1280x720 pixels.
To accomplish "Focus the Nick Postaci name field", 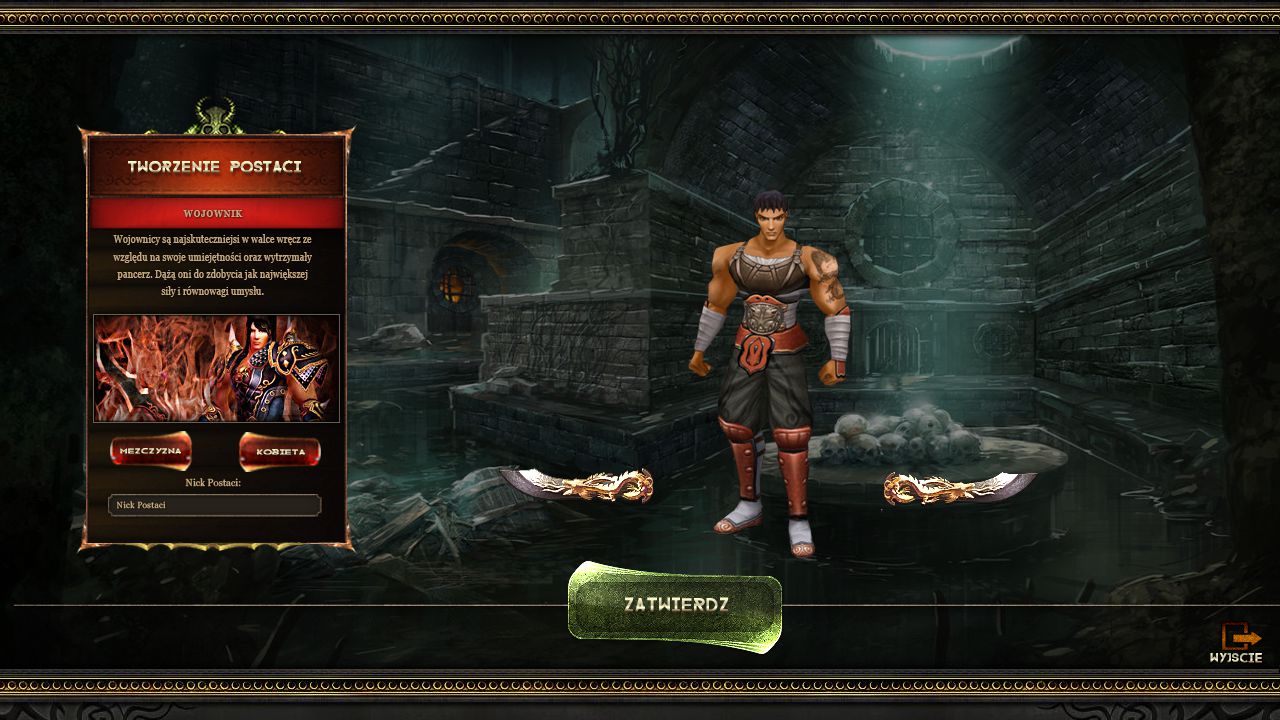I will [x=214, y=505].
